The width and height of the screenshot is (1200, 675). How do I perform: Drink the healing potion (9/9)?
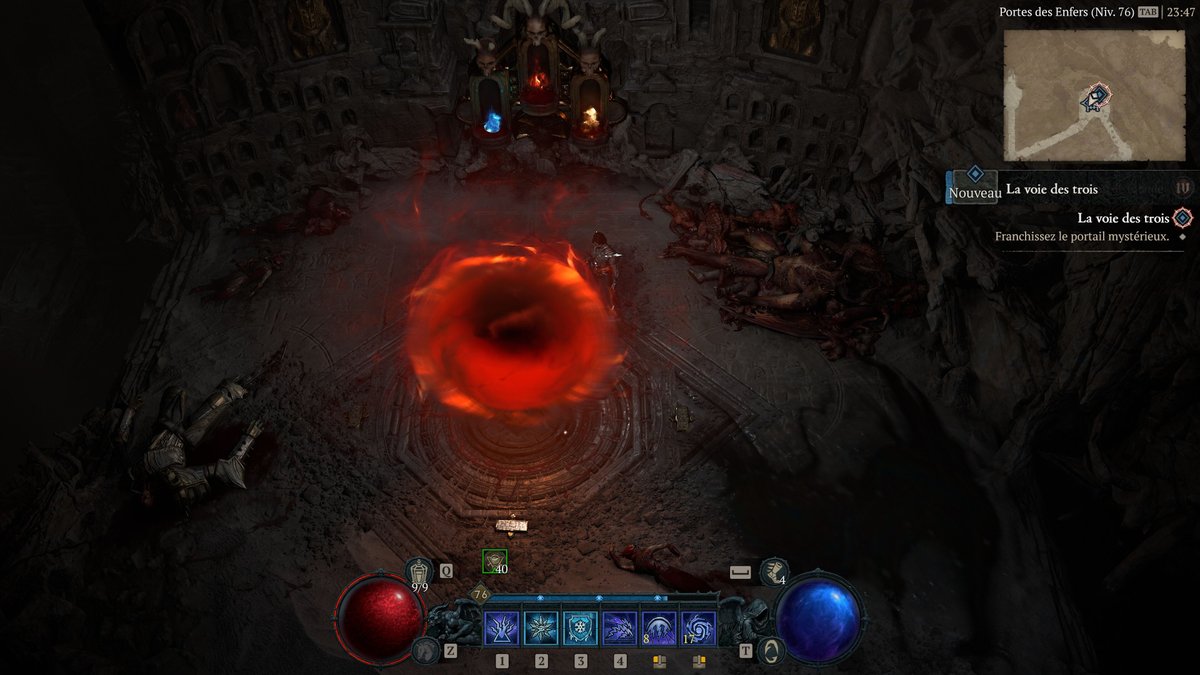pyautogui.click(x=420, y=572)
